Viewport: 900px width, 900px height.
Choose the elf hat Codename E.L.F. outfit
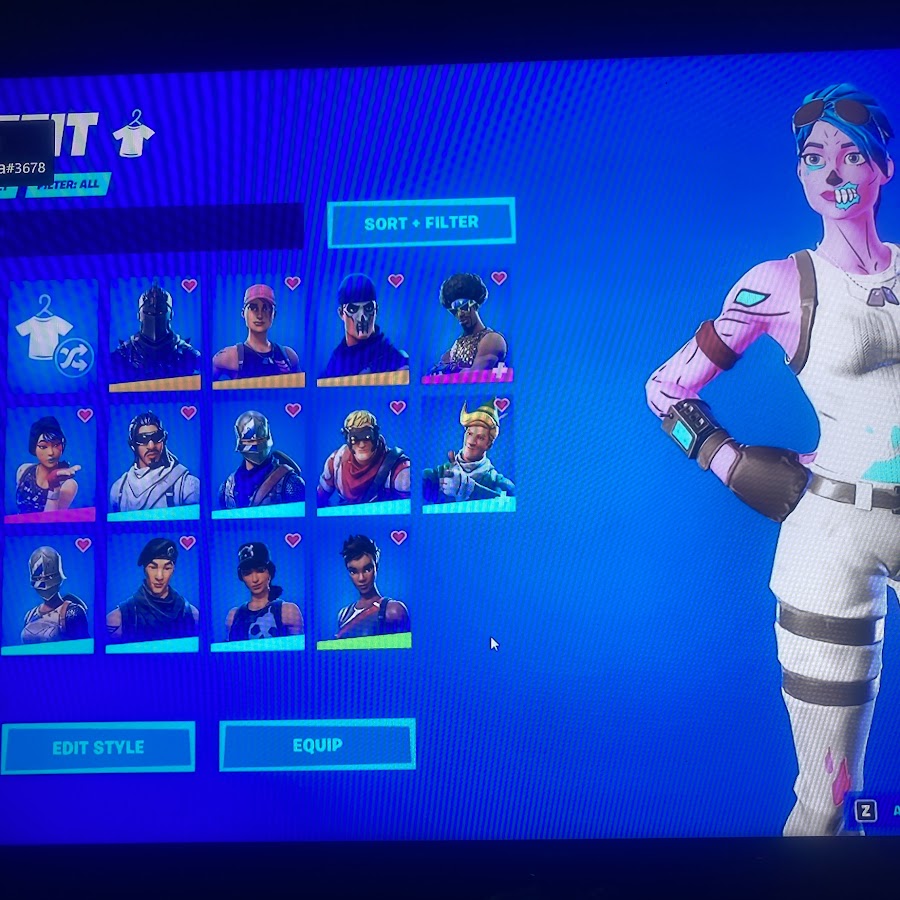[x=468, y=456]
